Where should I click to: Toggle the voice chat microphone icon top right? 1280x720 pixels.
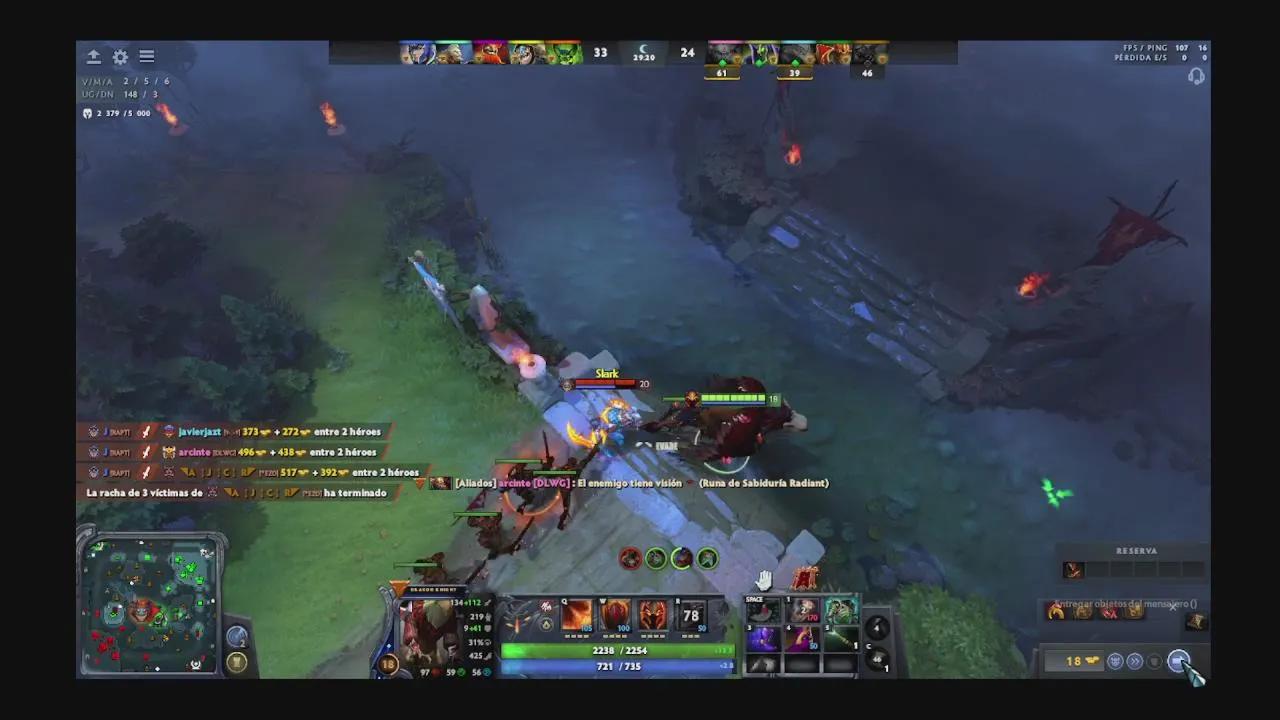click(x=1196, y=76)
